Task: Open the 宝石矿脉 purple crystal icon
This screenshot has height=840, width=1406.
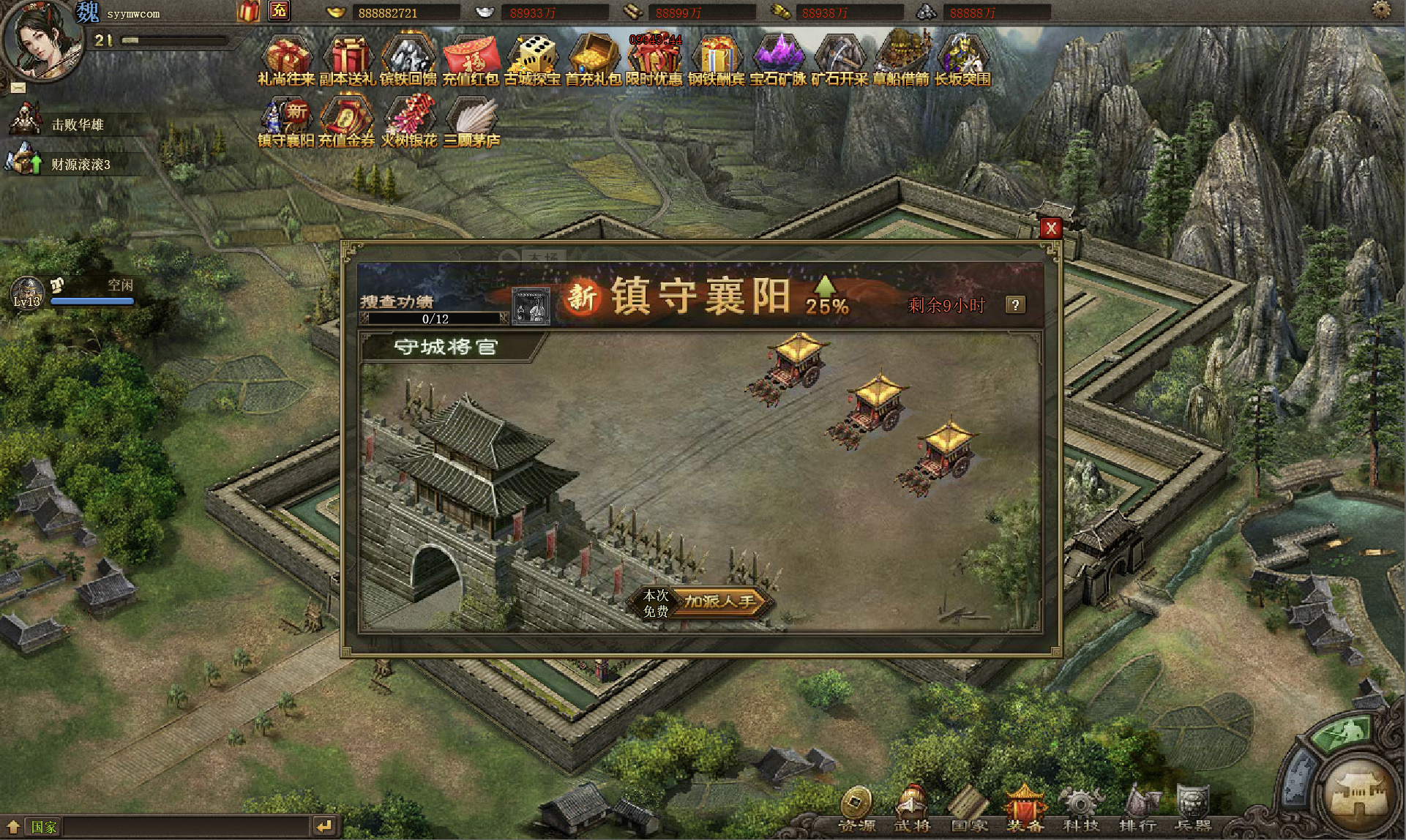Action: coord(778,58)
